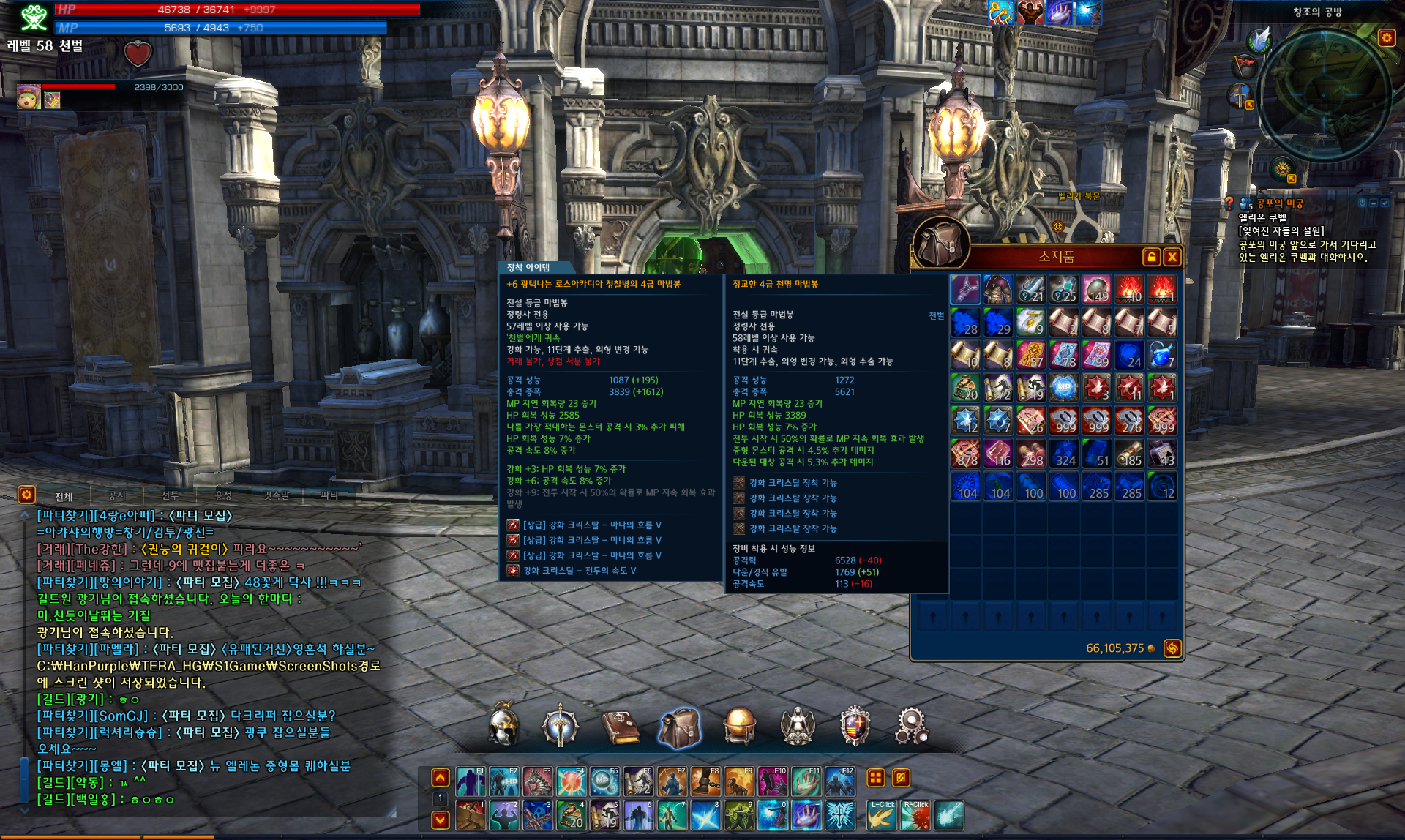Open the golden globe map menu

[739, 726]
